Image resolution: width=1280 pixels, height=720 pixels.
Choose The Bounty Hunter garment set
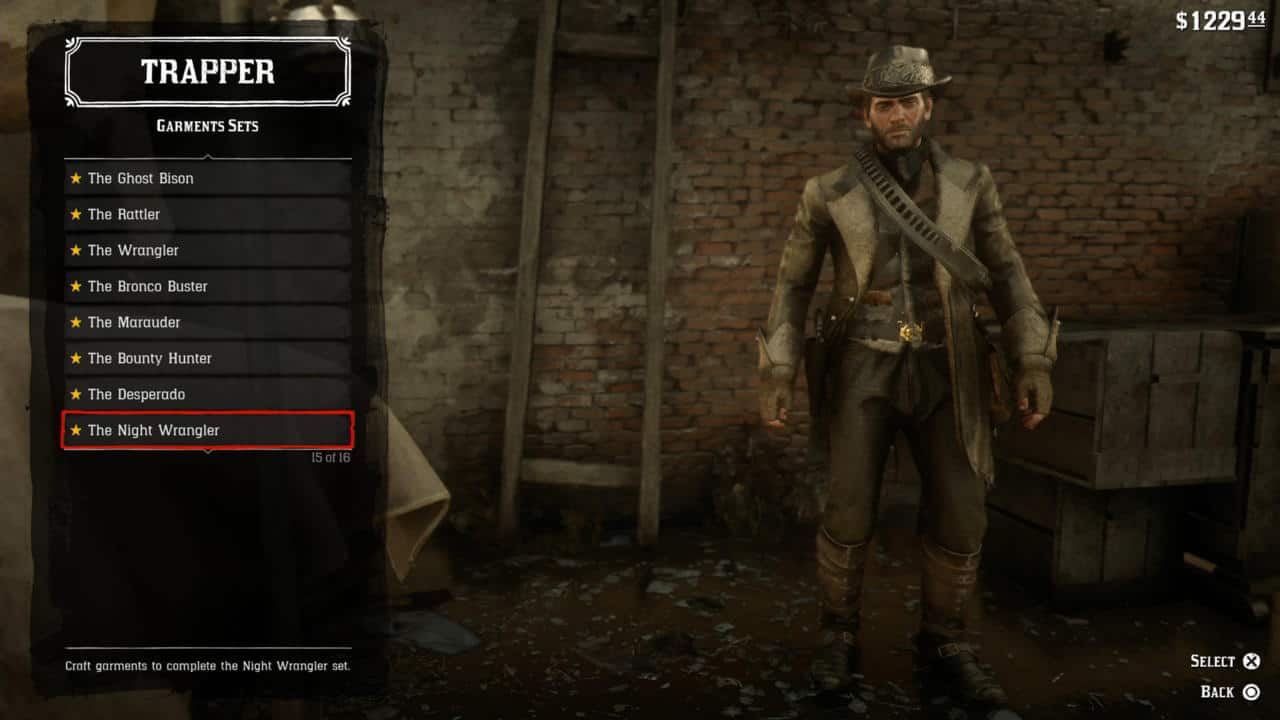pyautogui.click(x=208, y=358)
